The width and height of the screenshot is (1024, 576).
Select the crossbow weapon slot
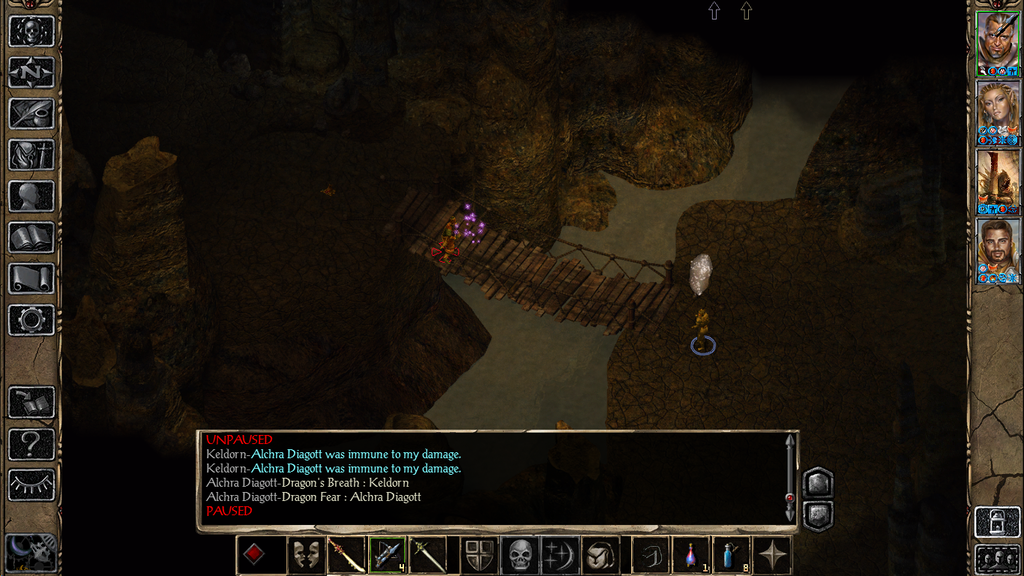[x=387, y=555]
